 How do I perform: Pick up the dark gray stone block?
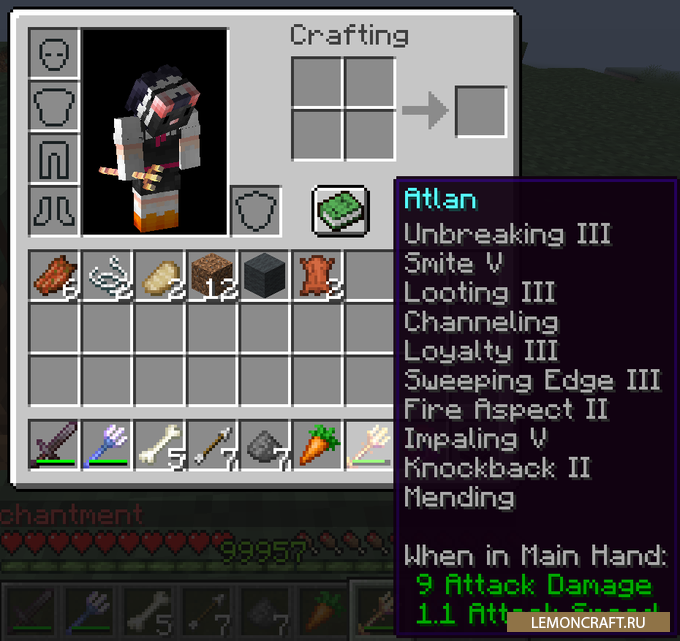265,275
